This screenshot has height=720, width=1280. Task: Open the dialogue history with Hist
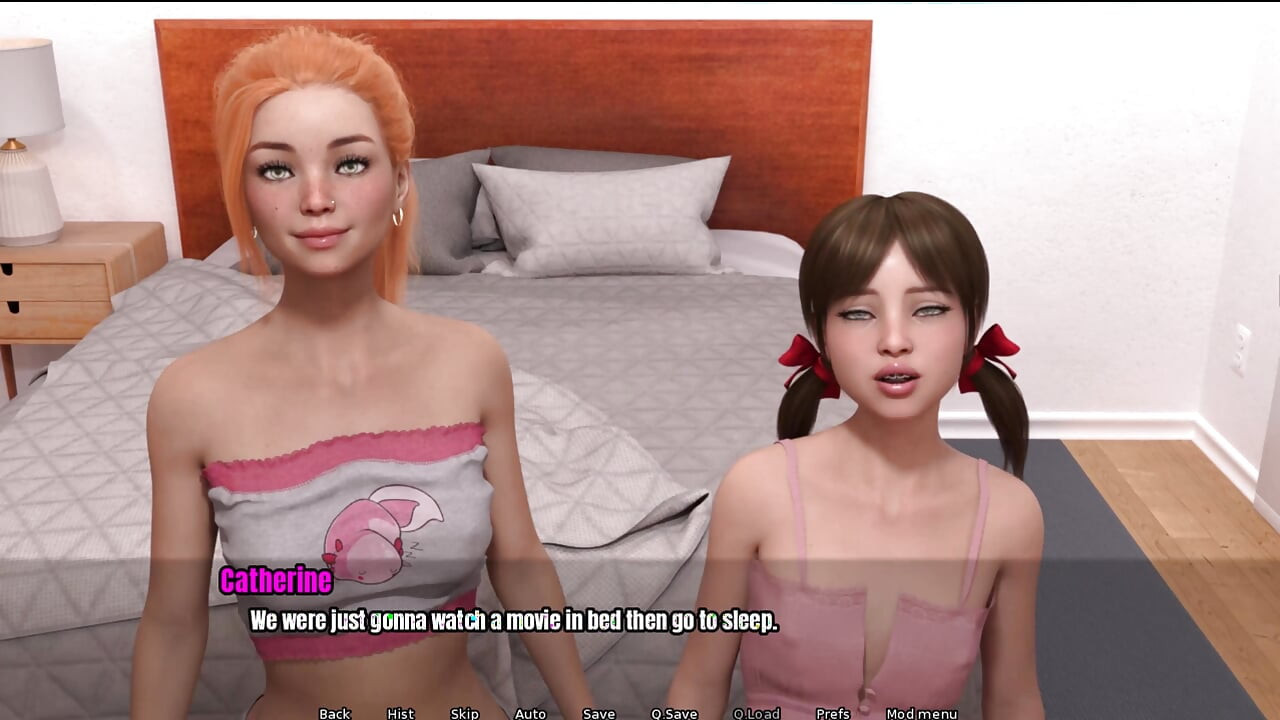point(399,713)
